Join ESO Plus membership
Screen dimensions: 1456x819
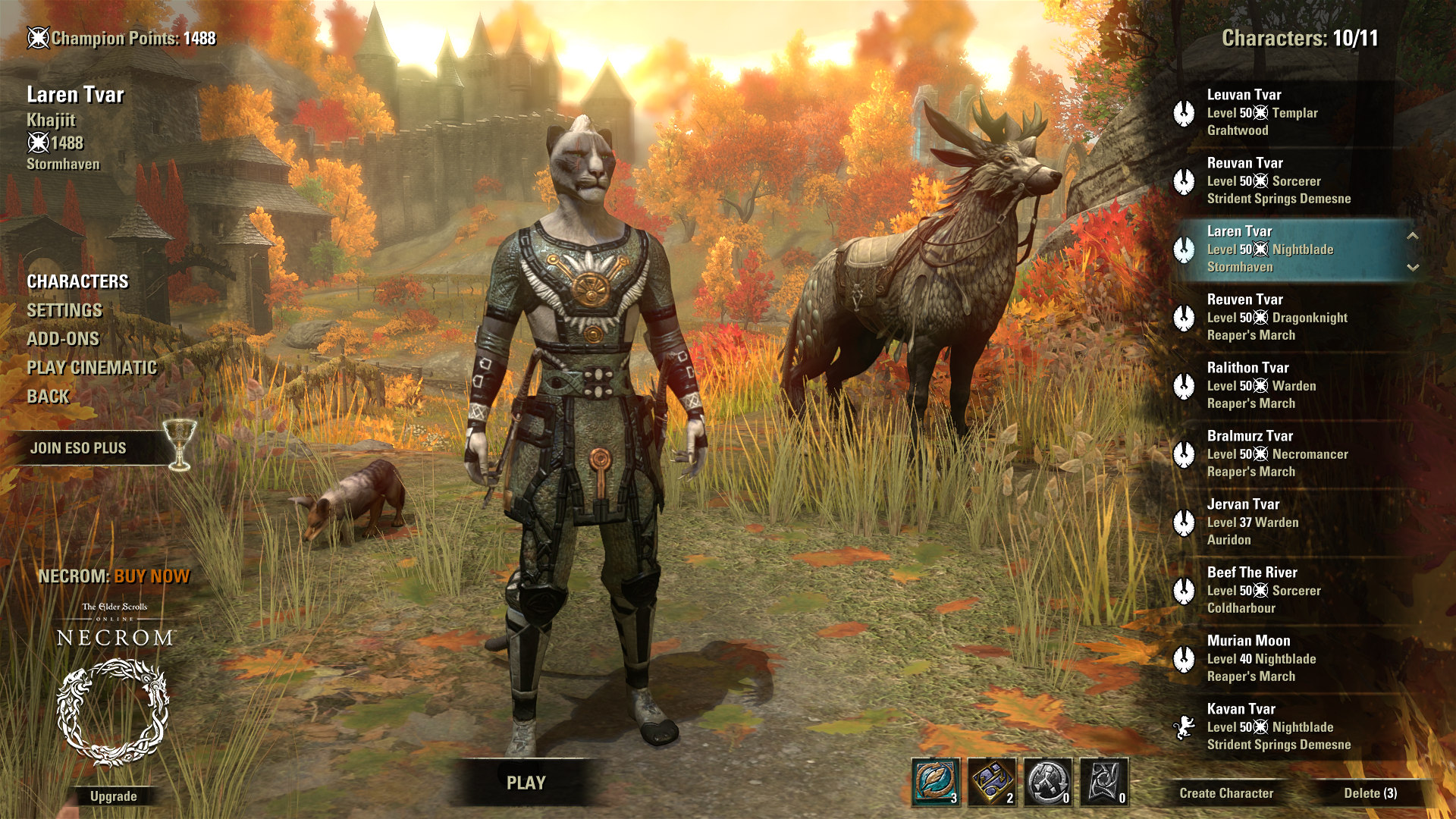pos(79,448)
